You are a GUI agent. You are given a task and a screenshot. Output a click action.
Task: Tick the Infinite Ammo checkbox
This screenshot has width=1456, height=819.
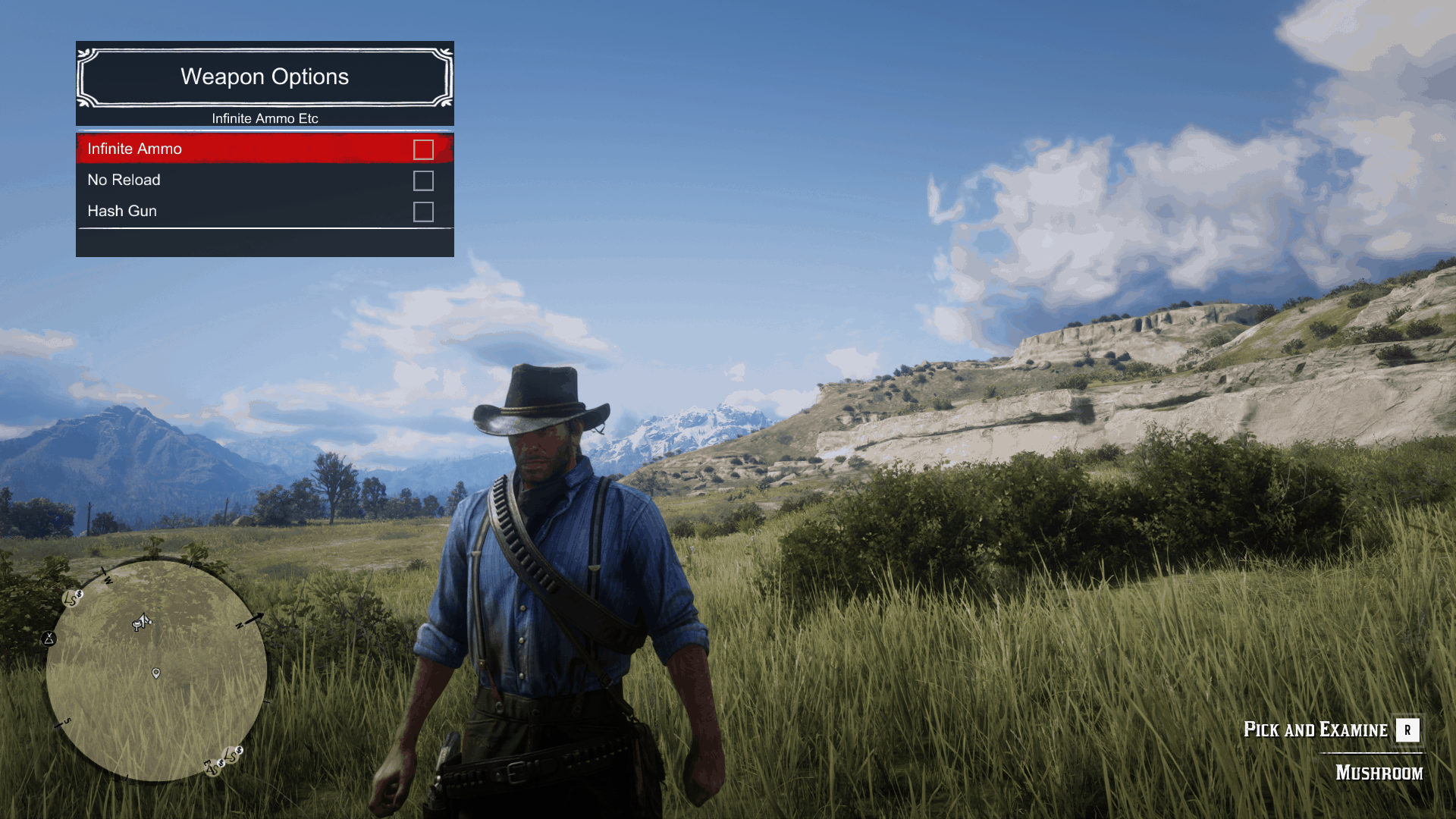pos(423,149)
